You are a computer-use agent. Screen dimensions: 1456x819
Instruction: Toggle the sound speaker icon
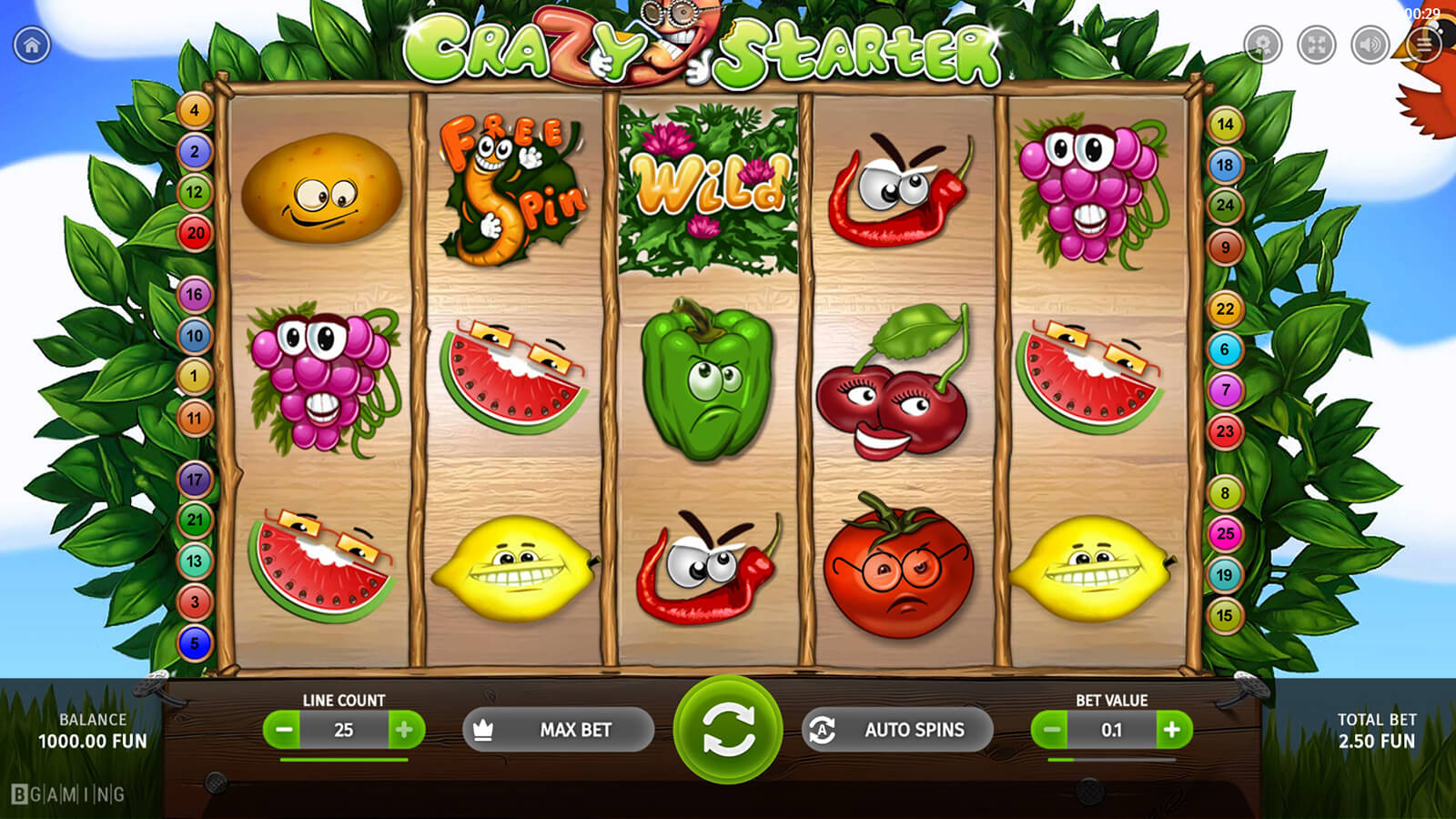click(1370, 45)
